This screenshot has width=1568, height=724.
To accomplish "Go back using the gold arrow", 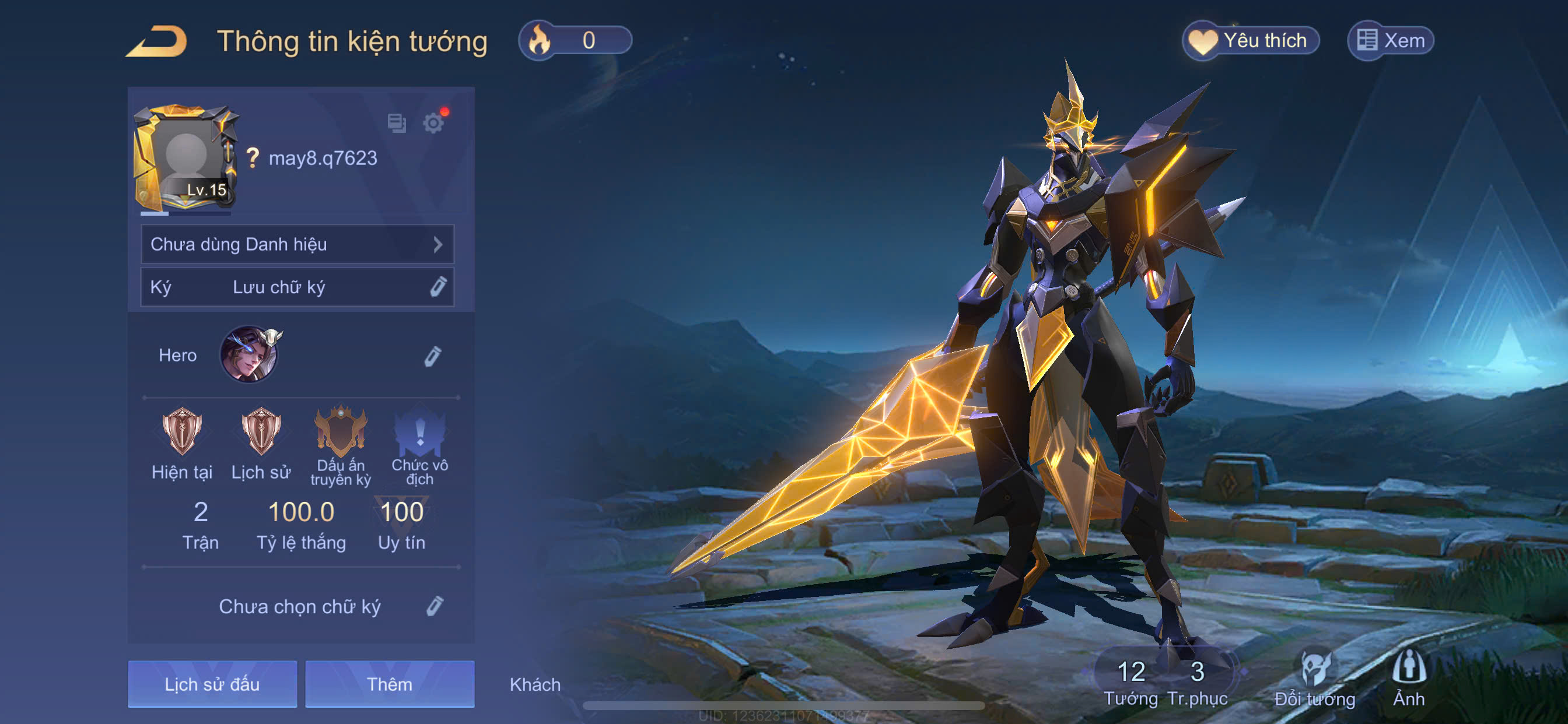I will click(157, 42).
